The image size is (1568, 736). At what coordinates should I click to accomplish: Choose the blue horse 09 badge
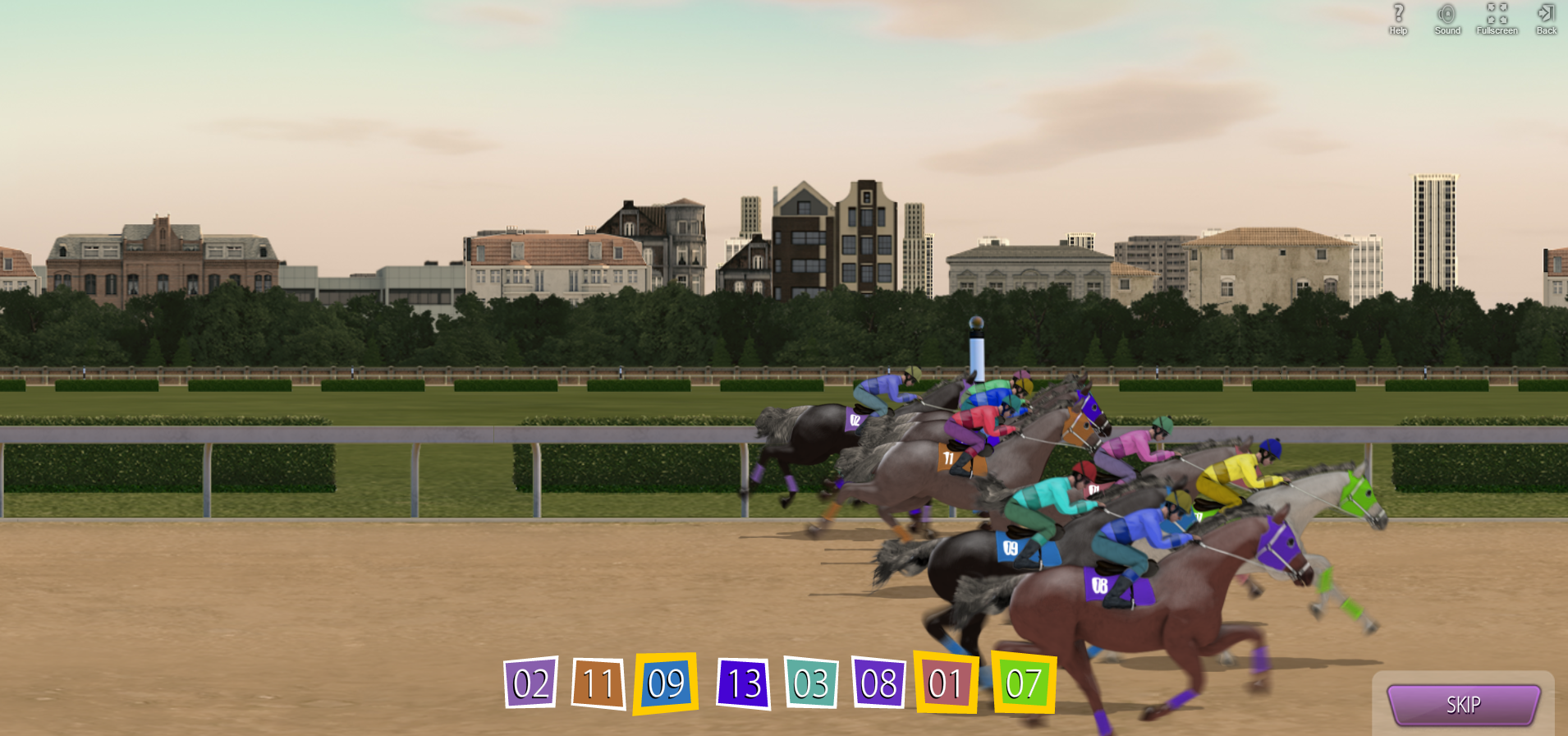(x=666, y=683)
